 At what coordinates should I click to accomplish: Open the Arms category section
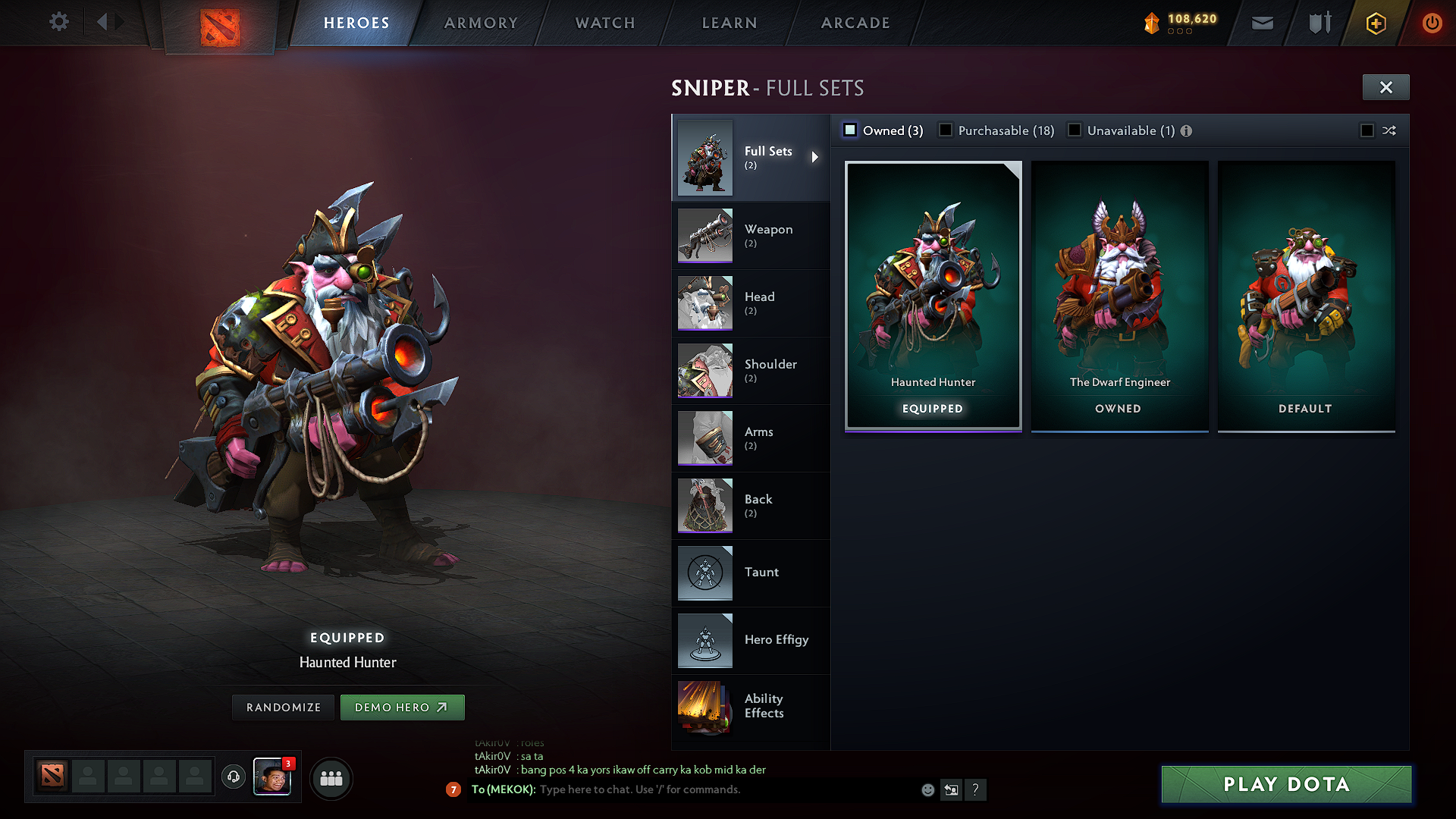point(751,438)
